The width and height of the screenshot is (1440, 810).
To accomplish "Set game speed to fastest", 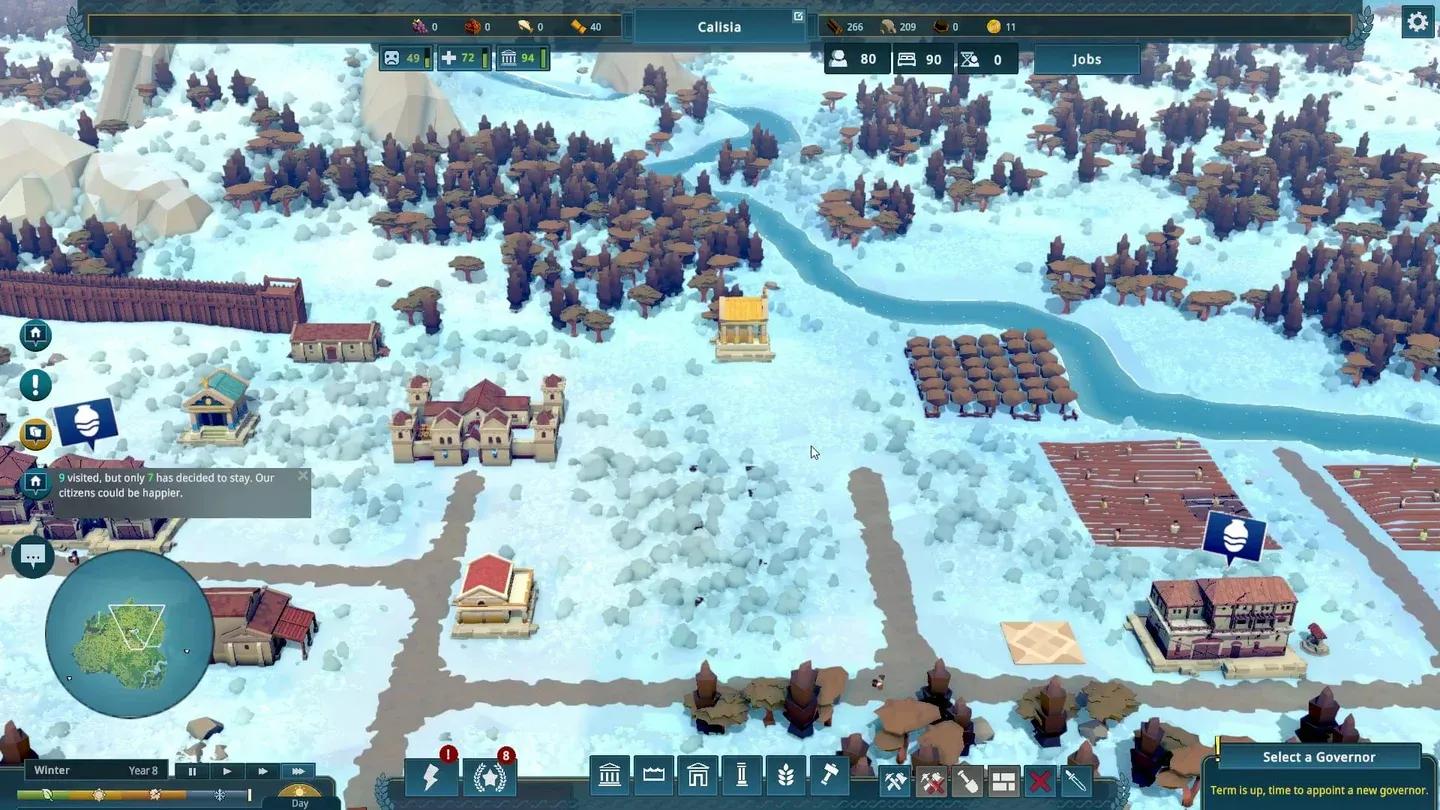I will click(298, 771).
